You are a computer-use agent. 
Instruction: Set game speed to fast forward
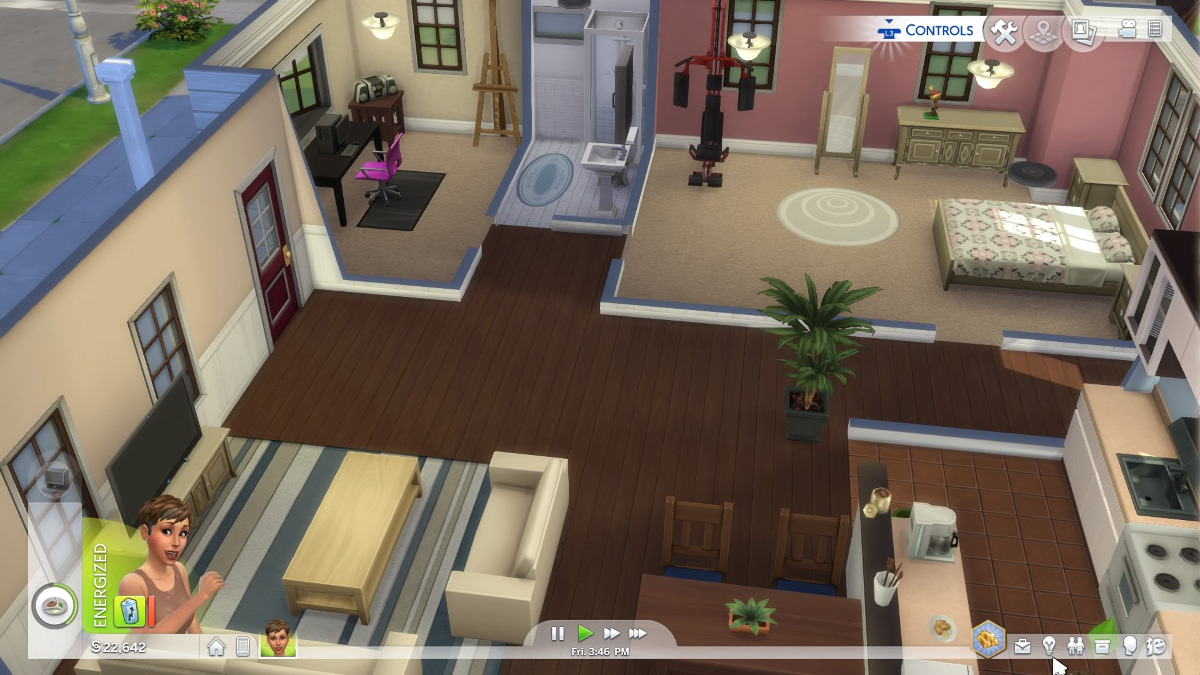611,633
